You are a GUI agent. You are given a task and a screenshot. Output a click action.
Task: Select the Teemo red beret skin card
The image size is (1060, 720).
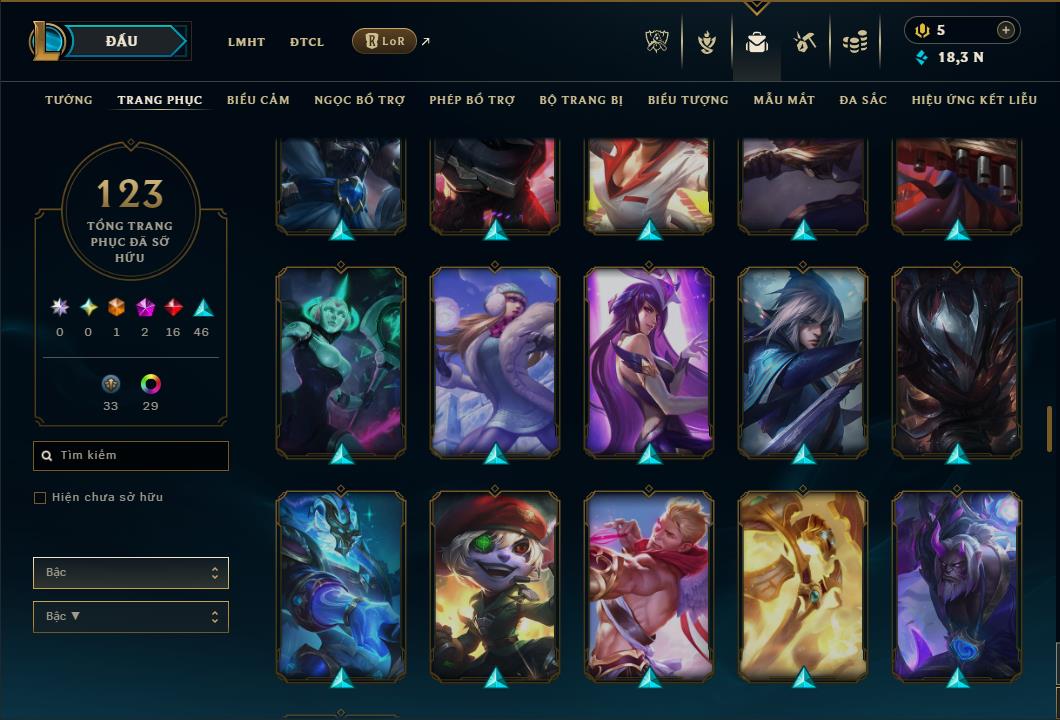click(x=495, y=585)
